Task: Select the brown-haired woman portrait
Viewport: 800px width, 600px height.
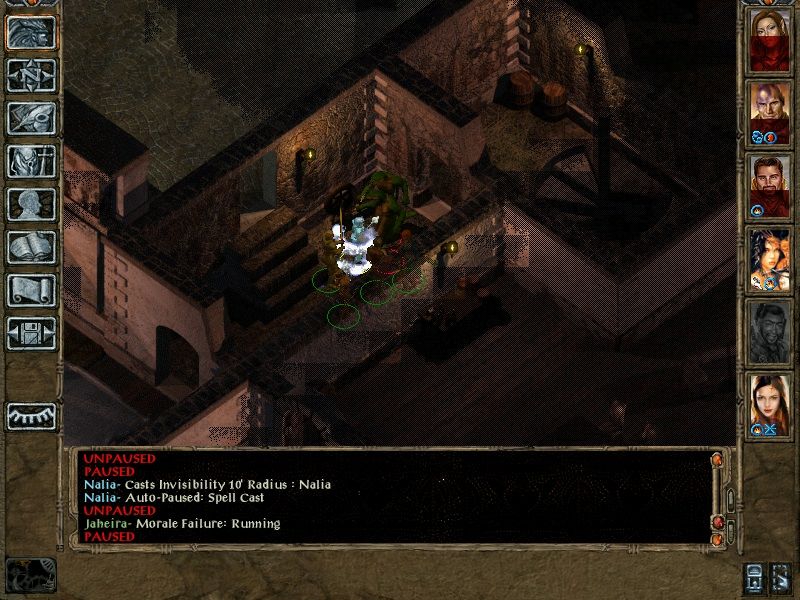Action: coord(769,404)
